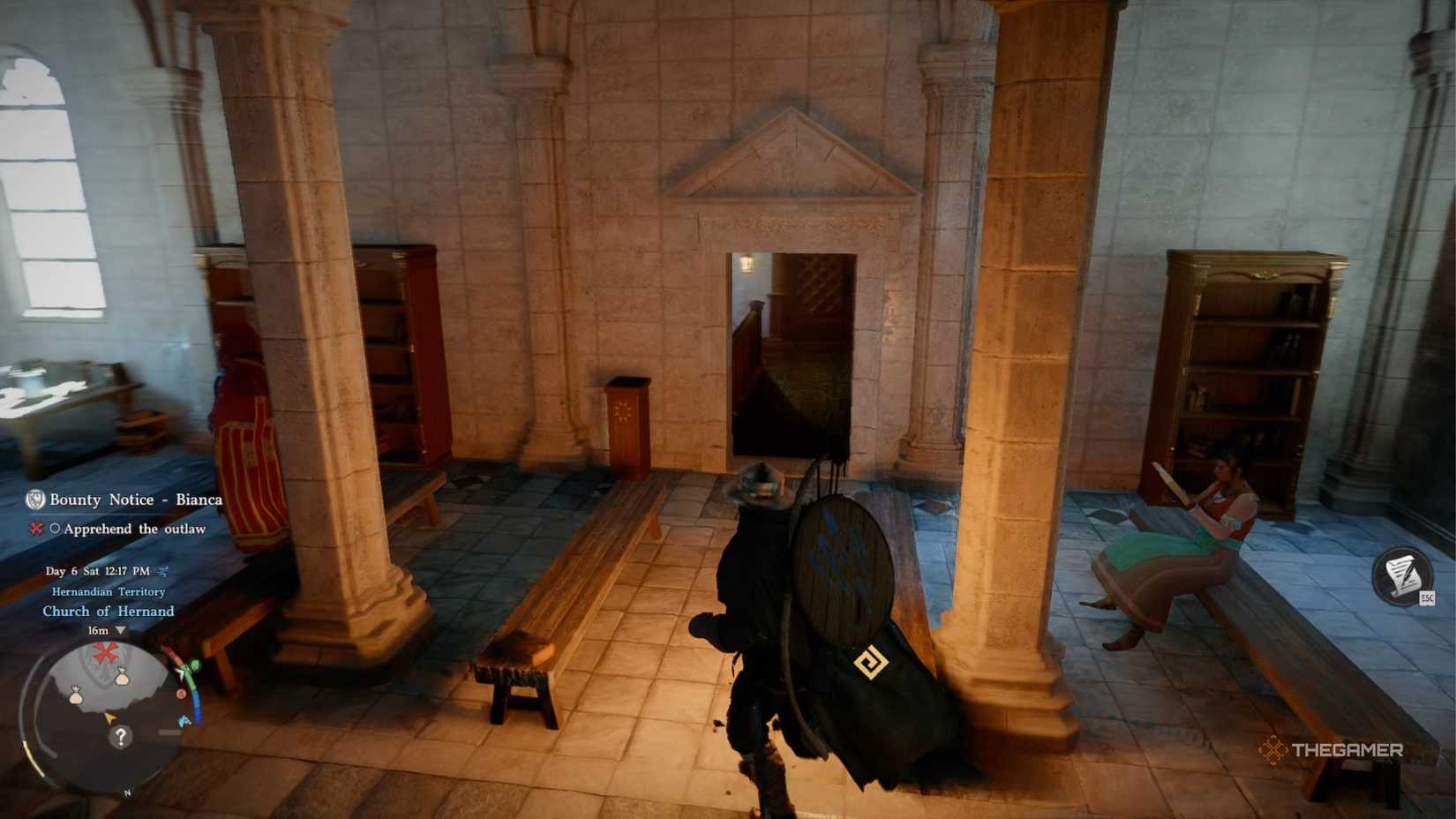
Task: Click the Church of Hernand location link
Action: pyautogui.click(x=109, y=610)
